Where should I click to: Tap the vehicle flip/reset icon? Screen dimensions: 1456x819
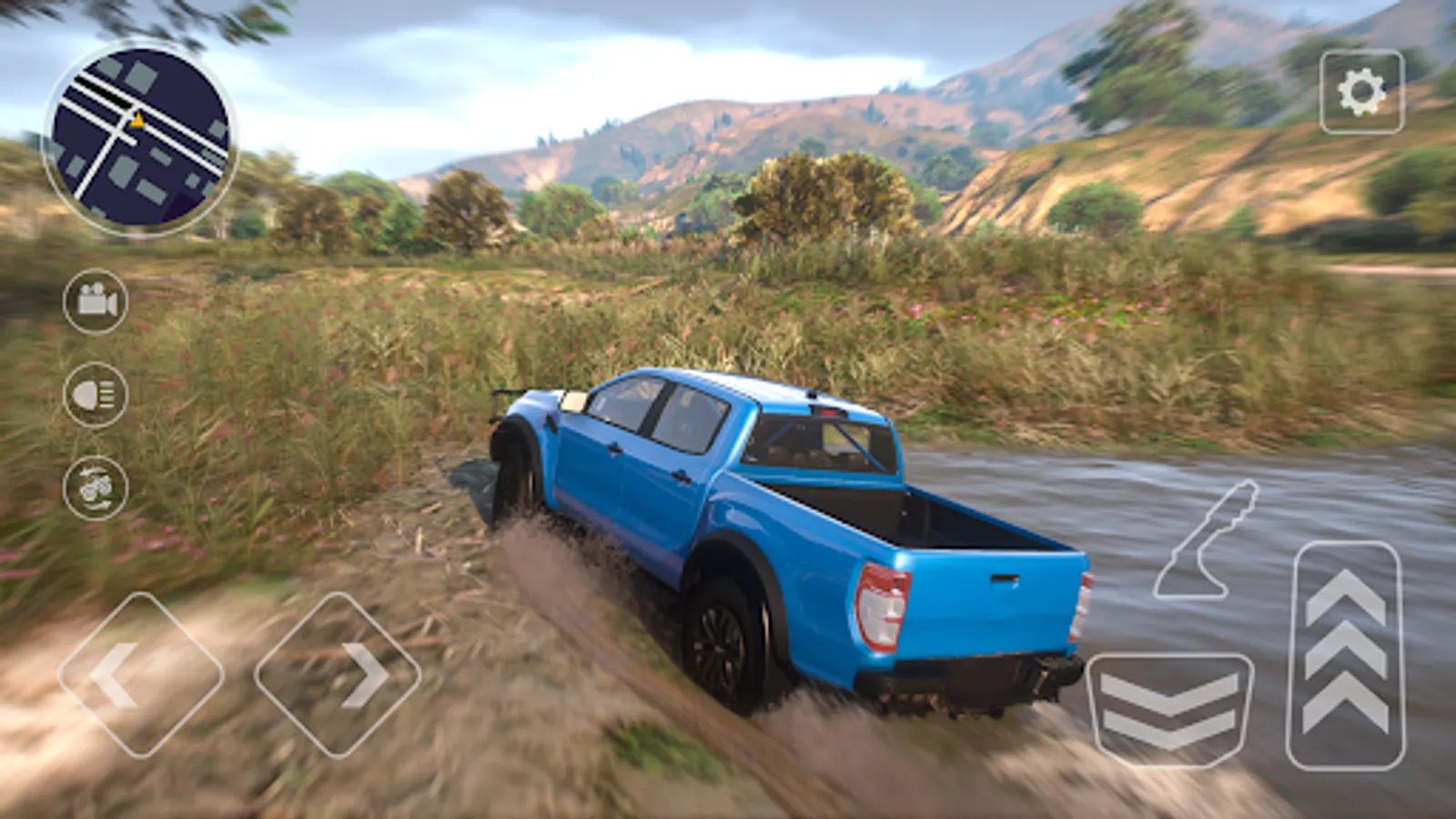[96, 490]
